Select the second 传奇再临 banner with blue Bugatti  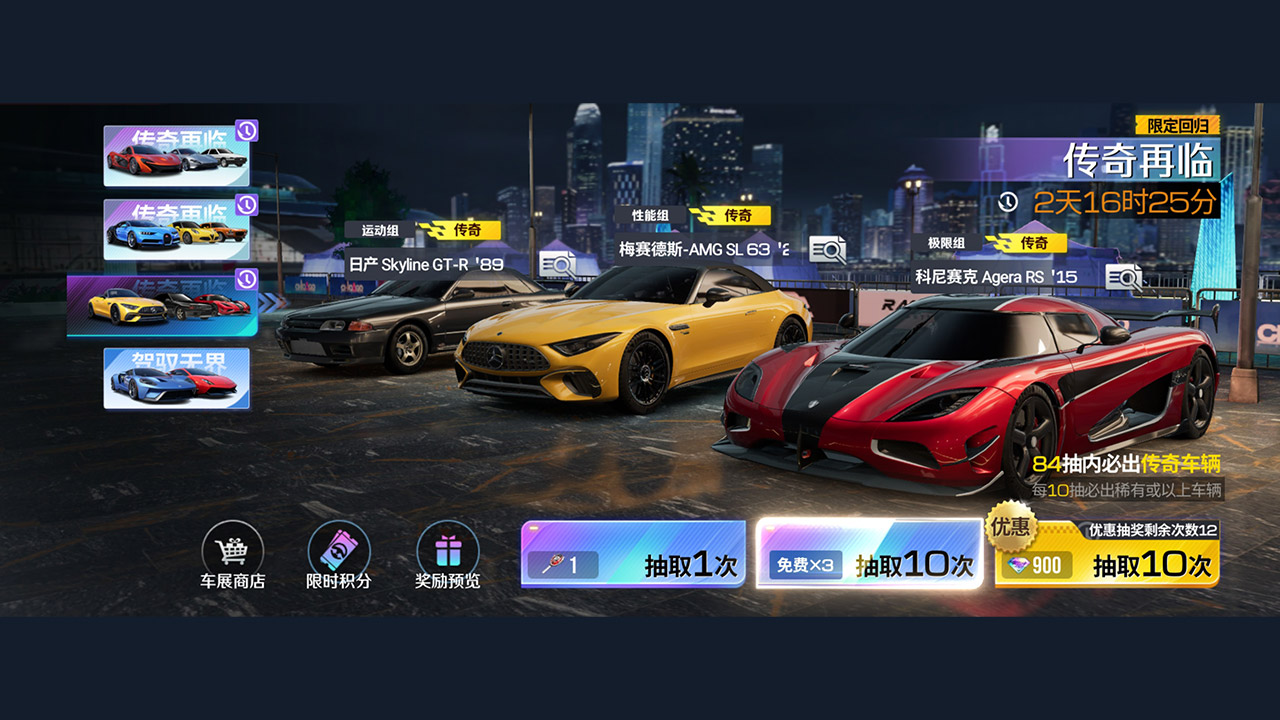178,230
